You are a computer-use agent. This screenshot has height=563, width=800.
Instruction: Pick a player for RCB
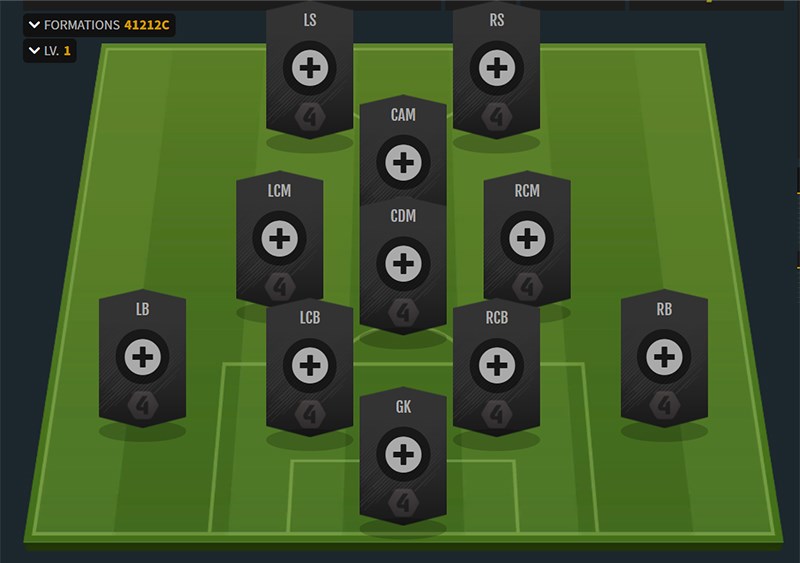496,365
